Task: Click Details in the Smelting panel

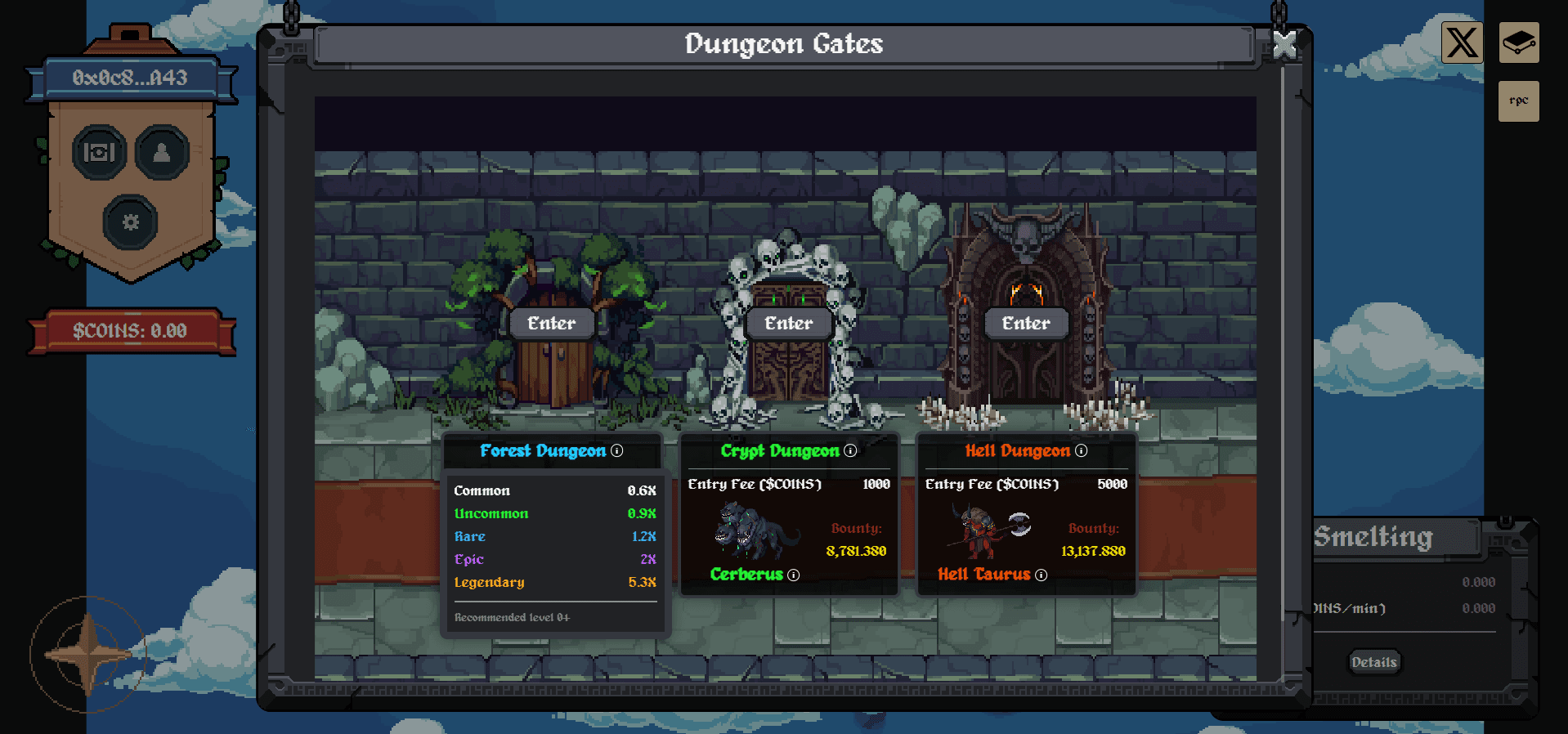Action: 1373,662
